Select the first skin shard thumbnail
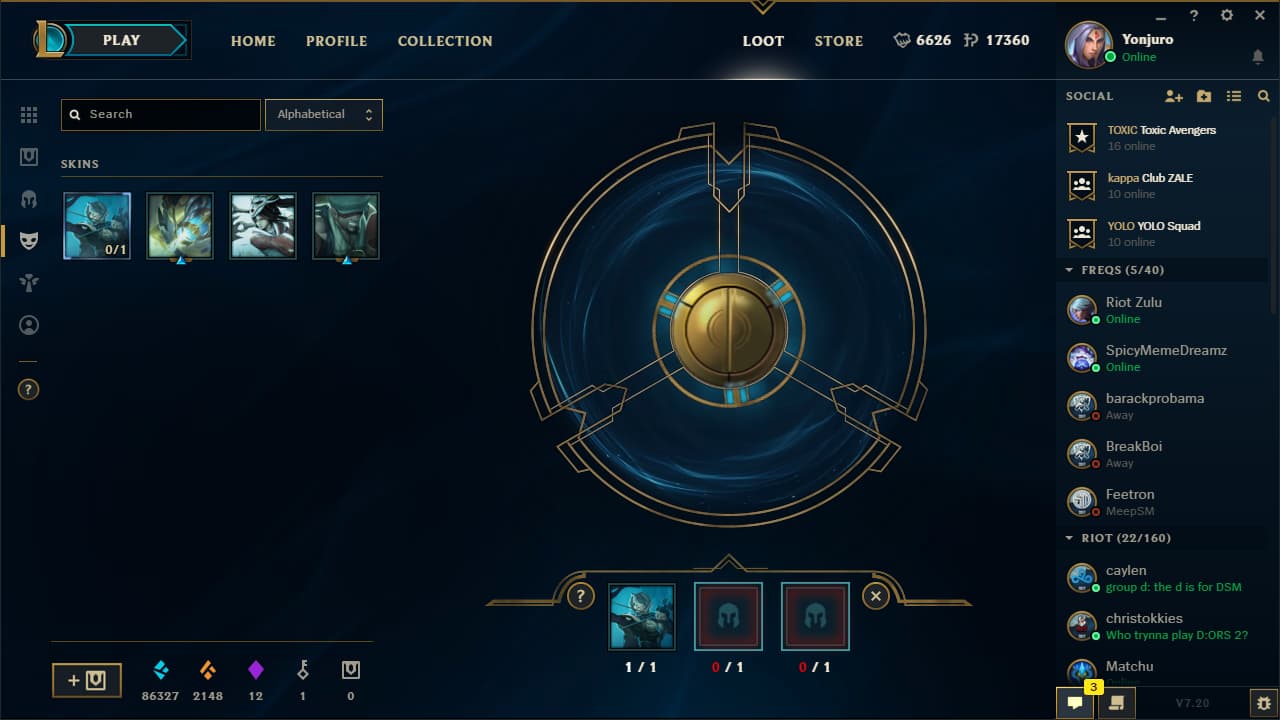 96,226
